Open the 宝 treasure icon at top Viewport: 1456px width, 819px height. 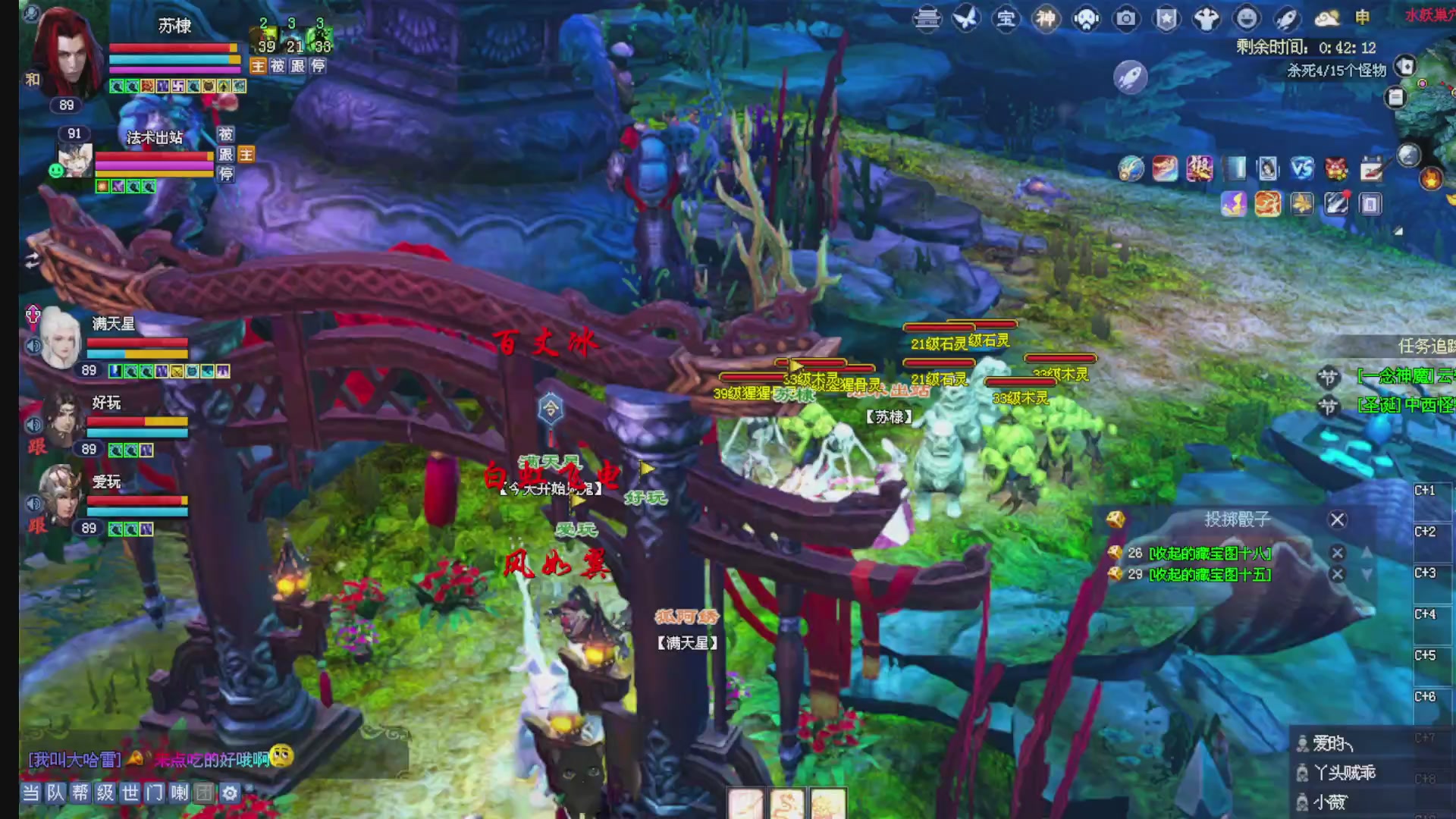pos(1006,19)
